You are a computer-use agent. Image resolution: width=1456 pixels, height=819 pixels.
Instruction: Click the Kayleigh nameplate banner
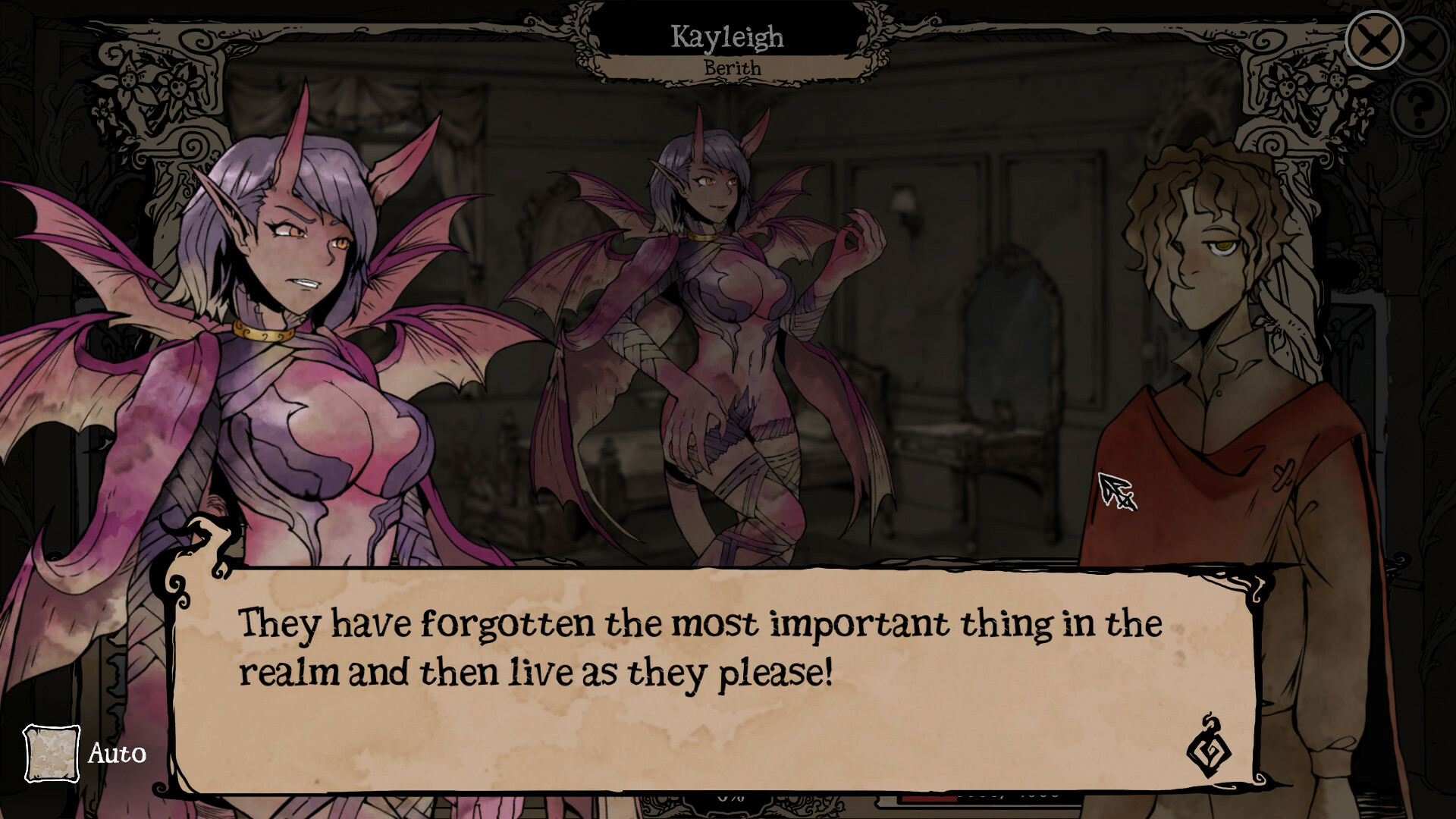tap(728, 36)
